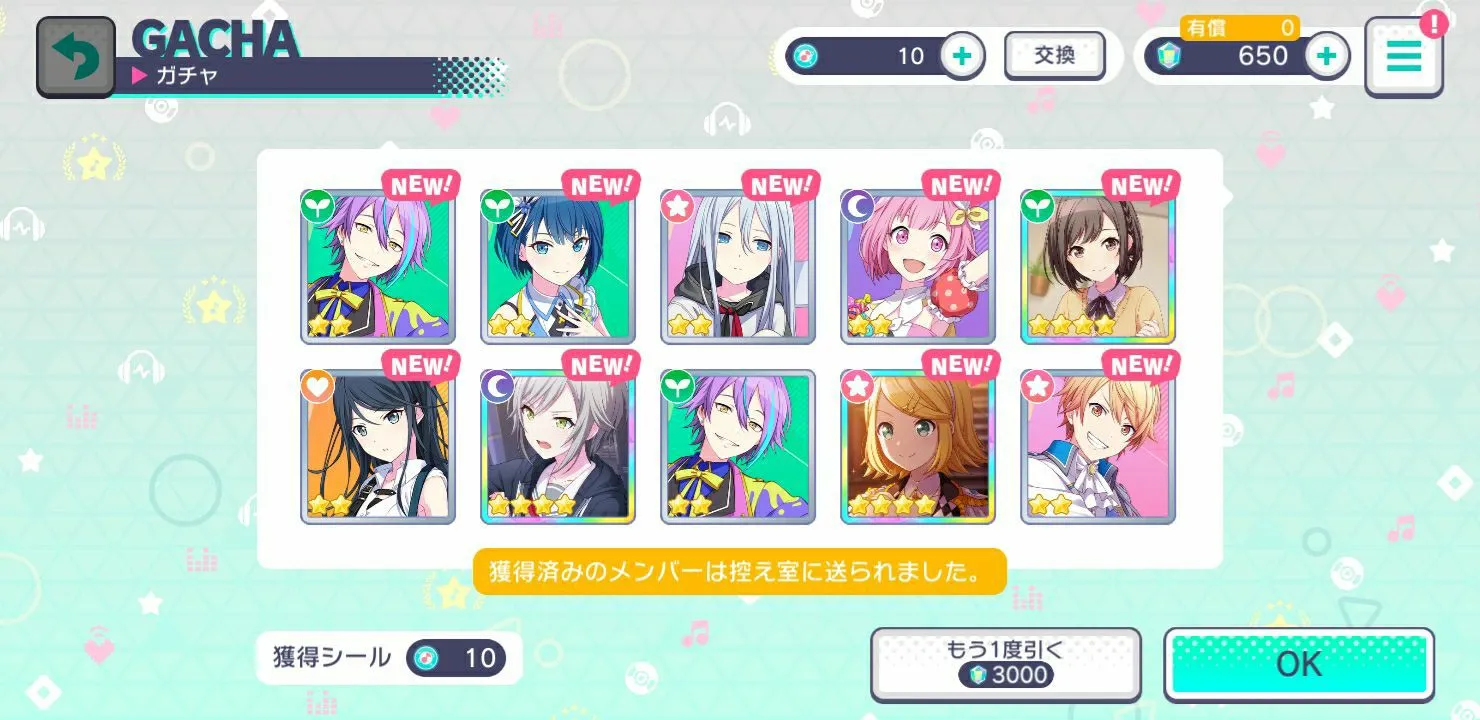Choose the pink-haired girl card
This screenshot has width=1480, height=720.
(x=917, y=266)
